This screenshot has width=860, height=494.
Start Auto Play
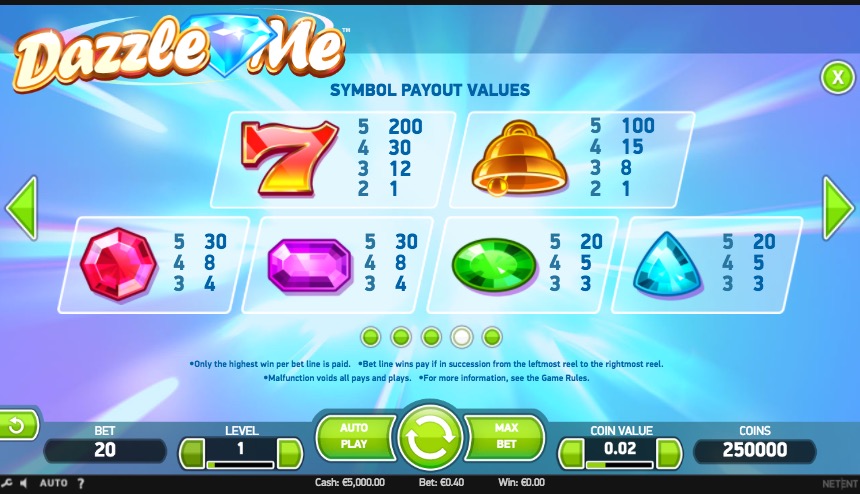click(354, 437)
